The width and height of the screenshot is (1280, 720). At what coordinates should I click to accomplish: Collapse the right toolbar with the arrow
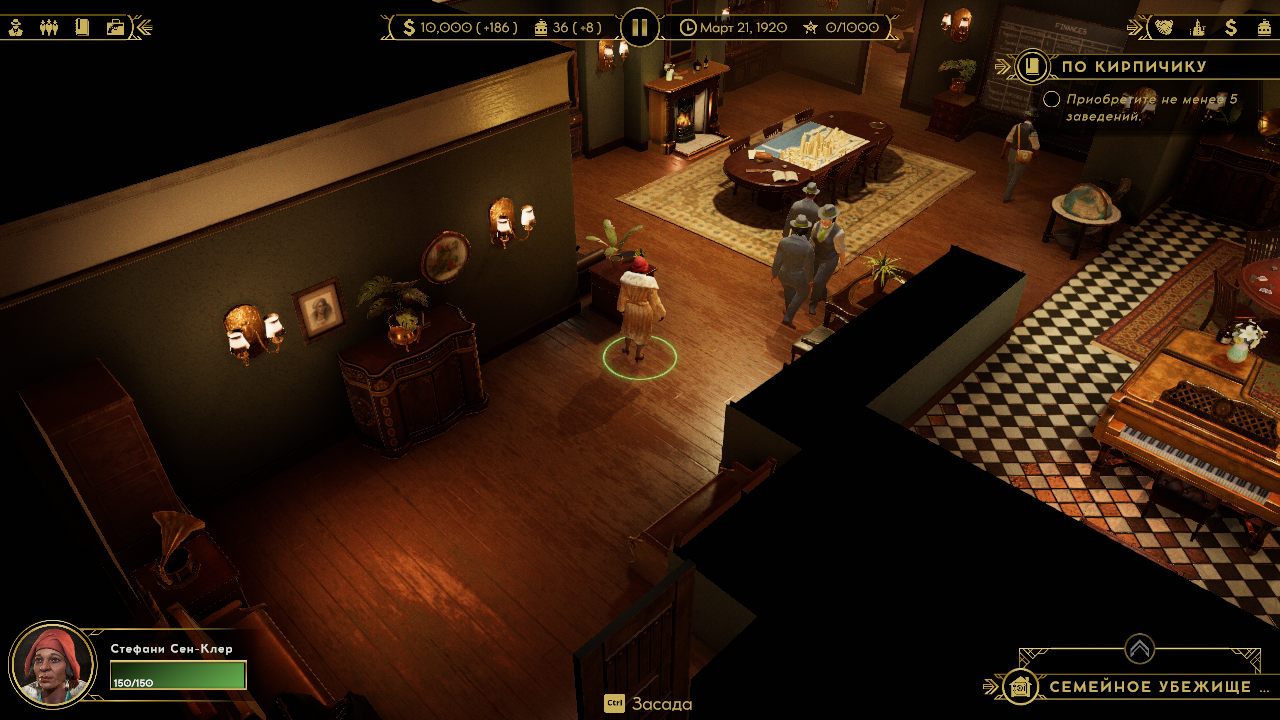(1137, 27)
